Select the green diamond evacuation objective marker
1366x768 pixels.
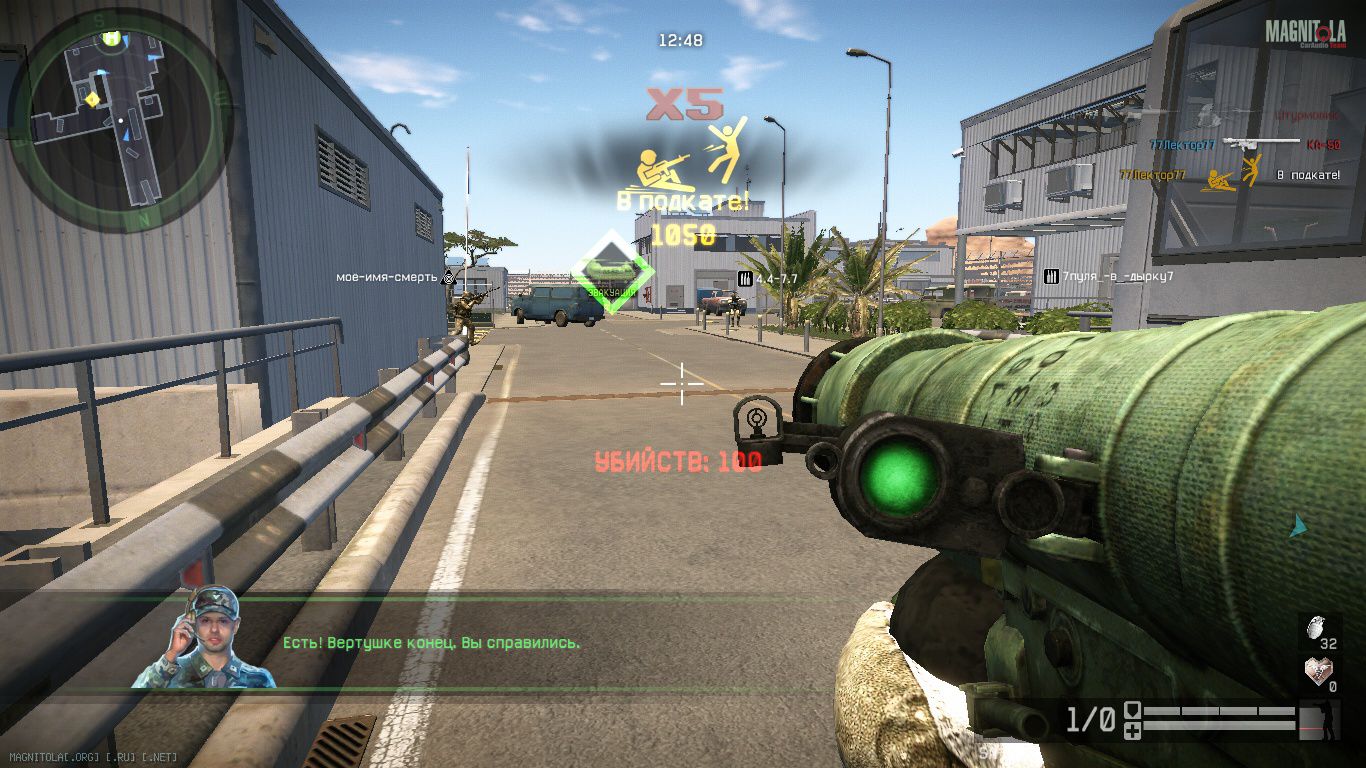[x=613, y=272]
